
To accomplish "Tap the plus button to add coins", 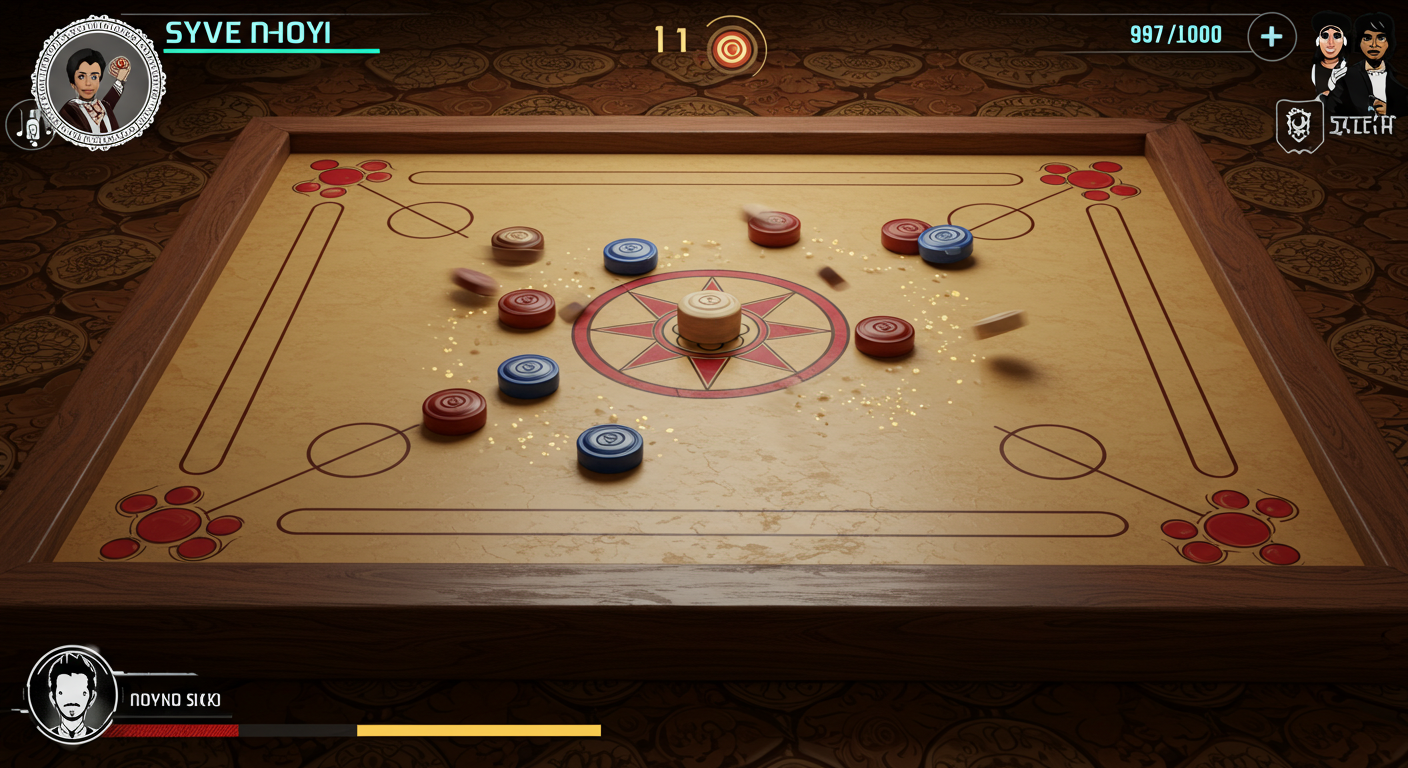I will [1271, 36].
